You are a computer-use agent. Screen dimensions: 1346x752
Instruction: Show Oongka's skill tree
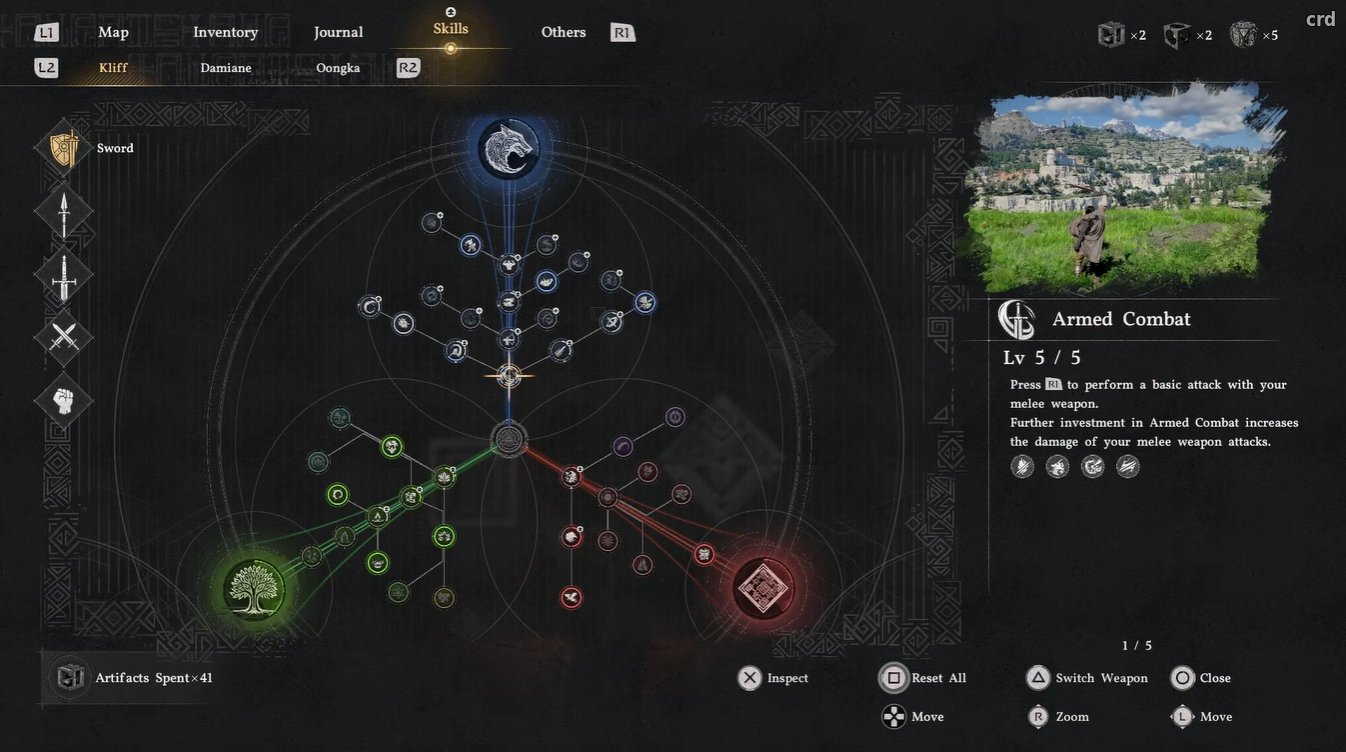tap(338, 68)
